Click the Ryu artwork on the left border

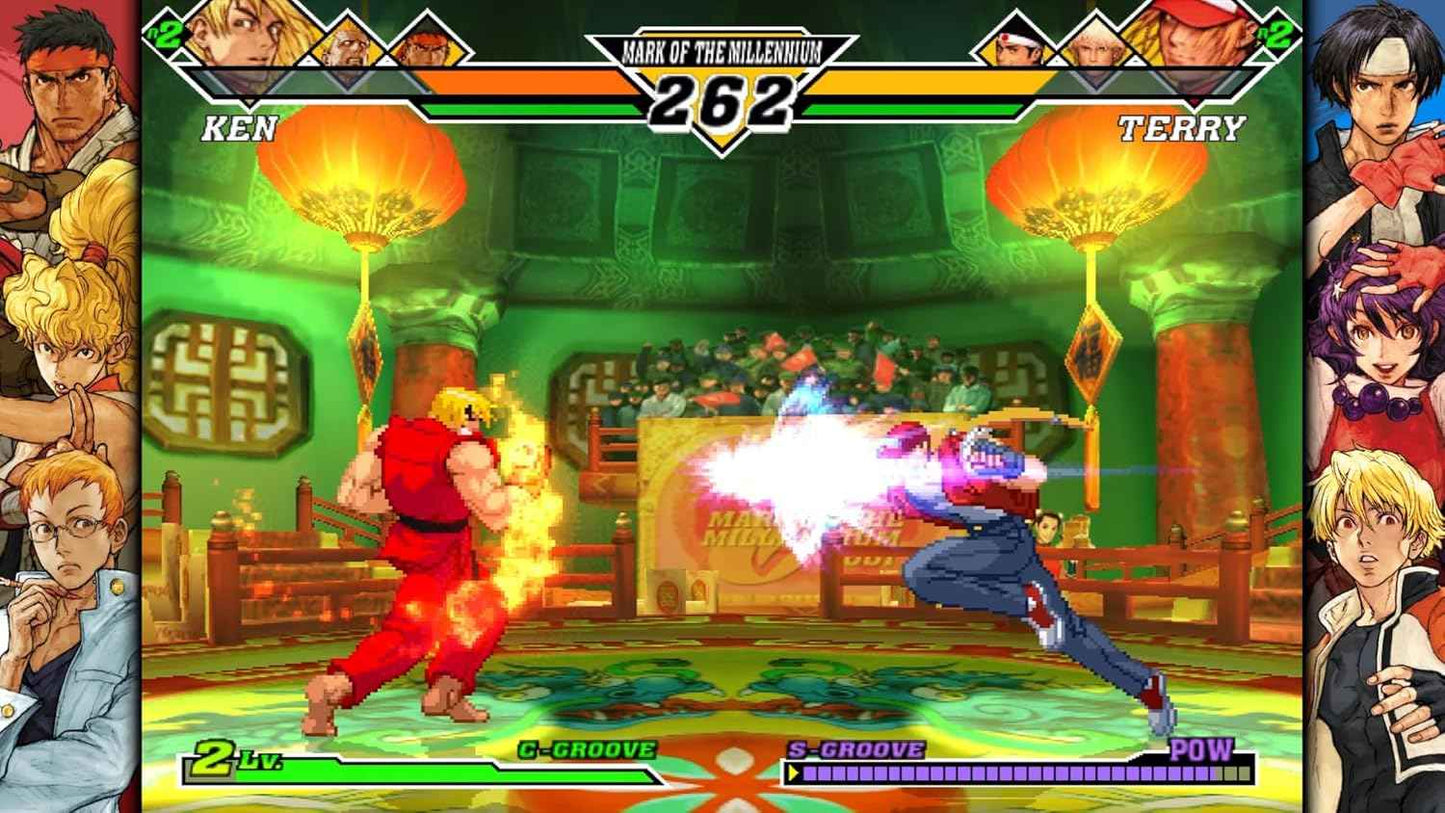[x=60, y=90]
